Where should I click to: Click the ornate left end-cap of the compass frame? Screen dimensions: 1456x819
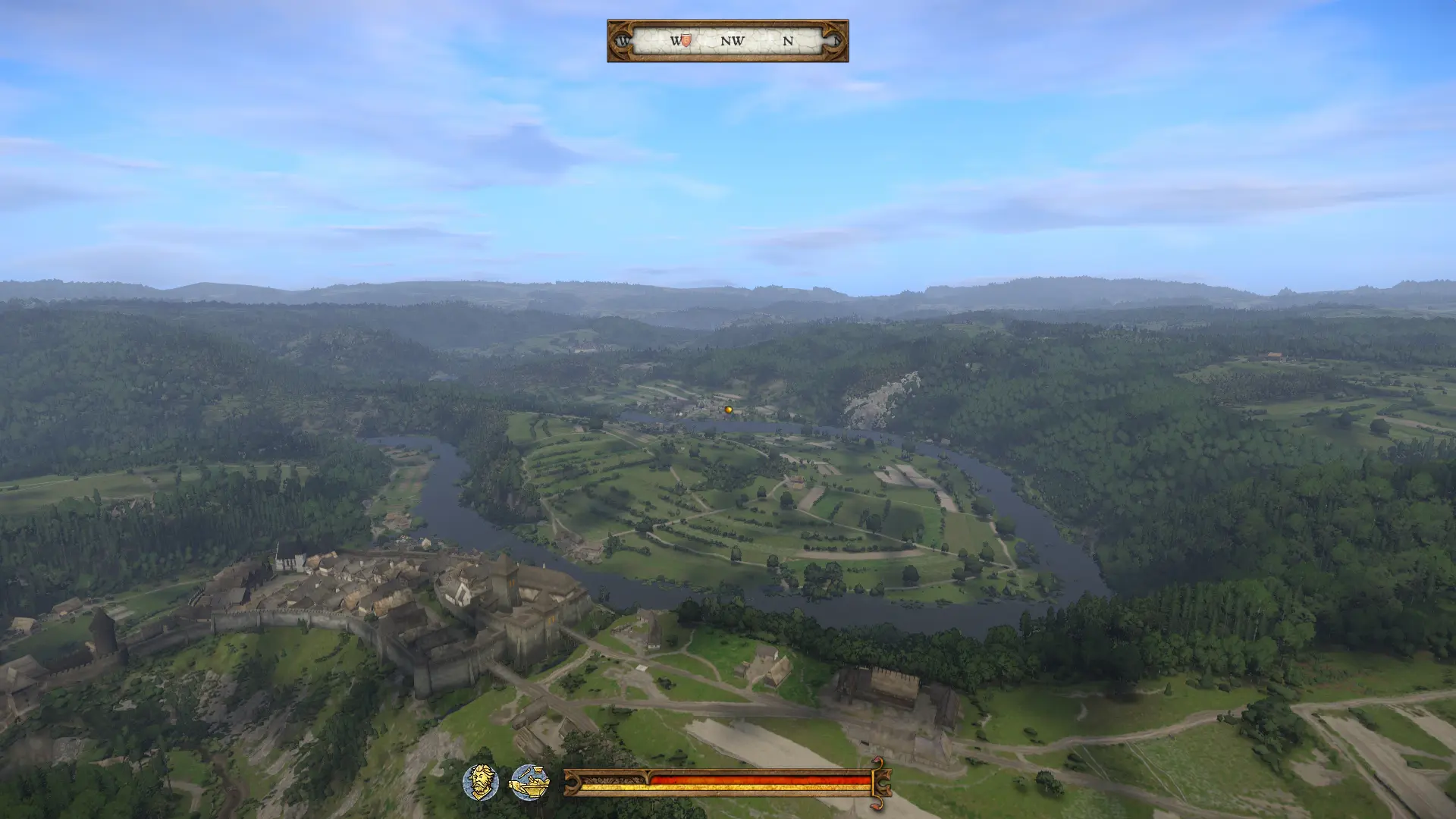pyautogui.click(x=622, y=41)
